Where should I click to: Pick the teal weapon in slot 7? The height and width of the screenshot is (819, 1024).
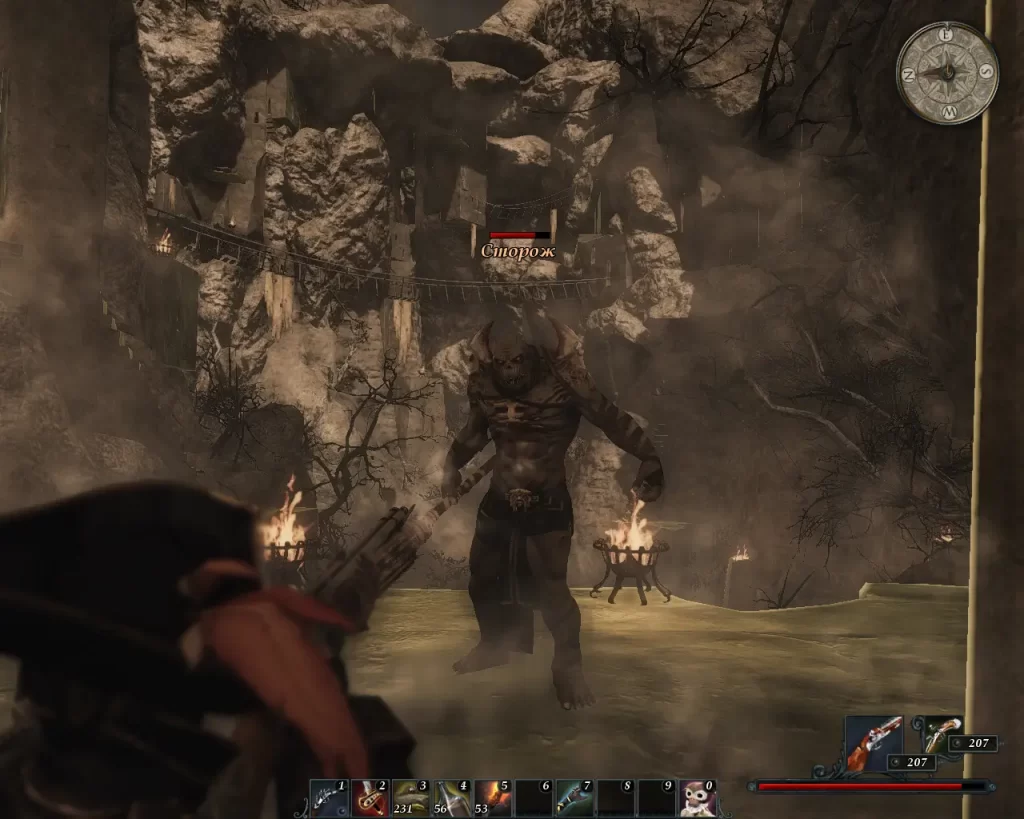573,798
